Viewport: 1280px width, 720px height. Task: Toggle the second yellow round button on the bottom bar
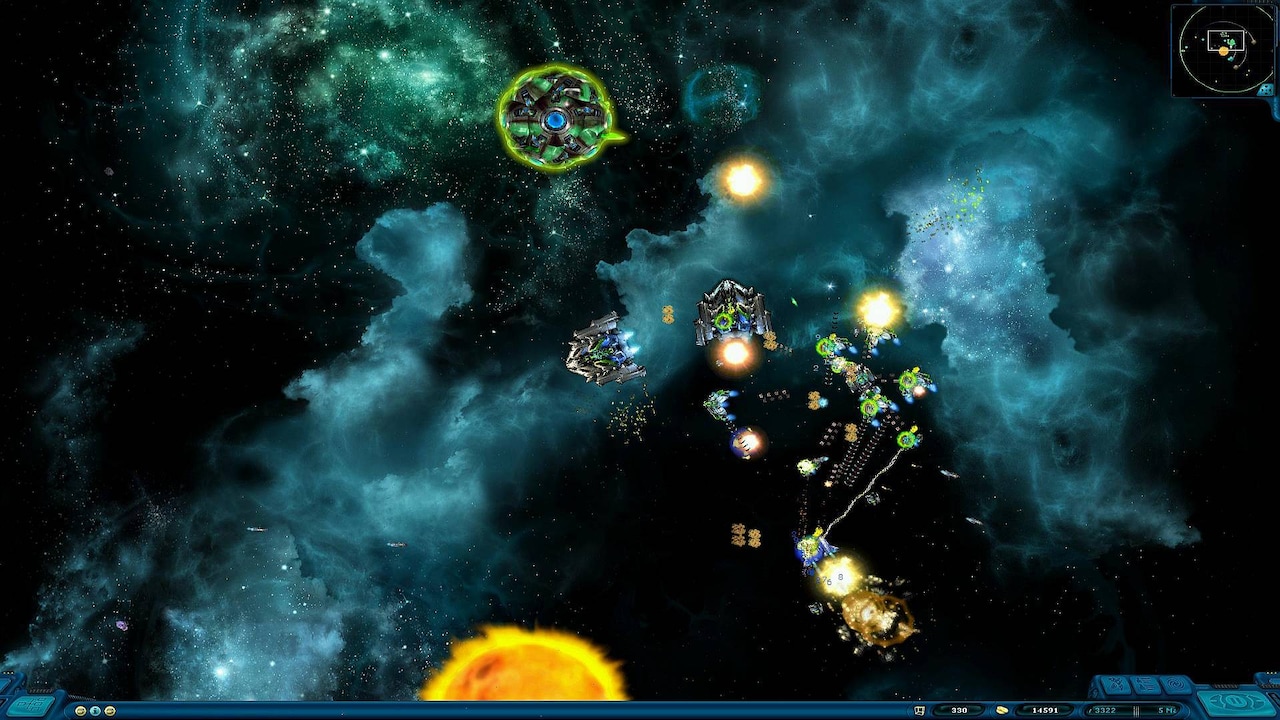110,710
